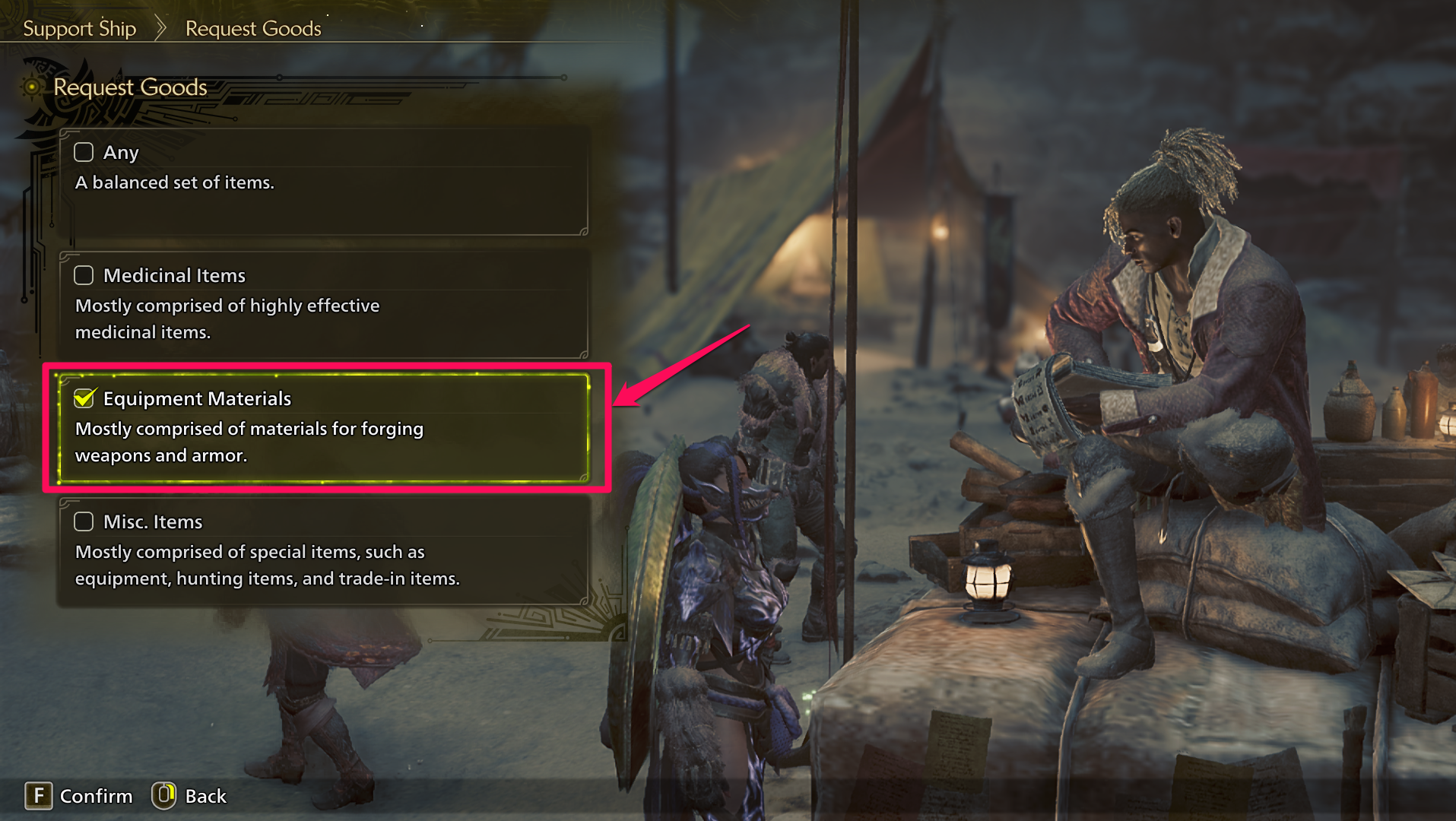Enable the Medicinal Items checkbox
This screenshot has height=821, width=1456.
coord(84,275)
